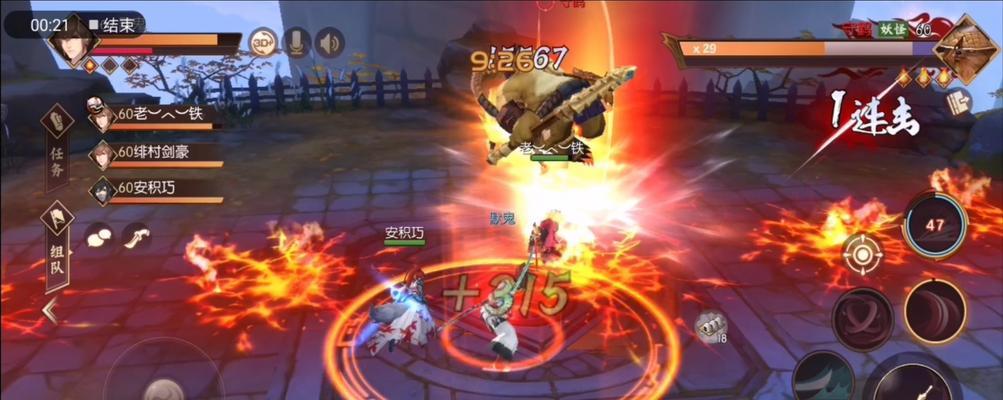
Task: Collapse the left side panel arrow
Action: 50,312
